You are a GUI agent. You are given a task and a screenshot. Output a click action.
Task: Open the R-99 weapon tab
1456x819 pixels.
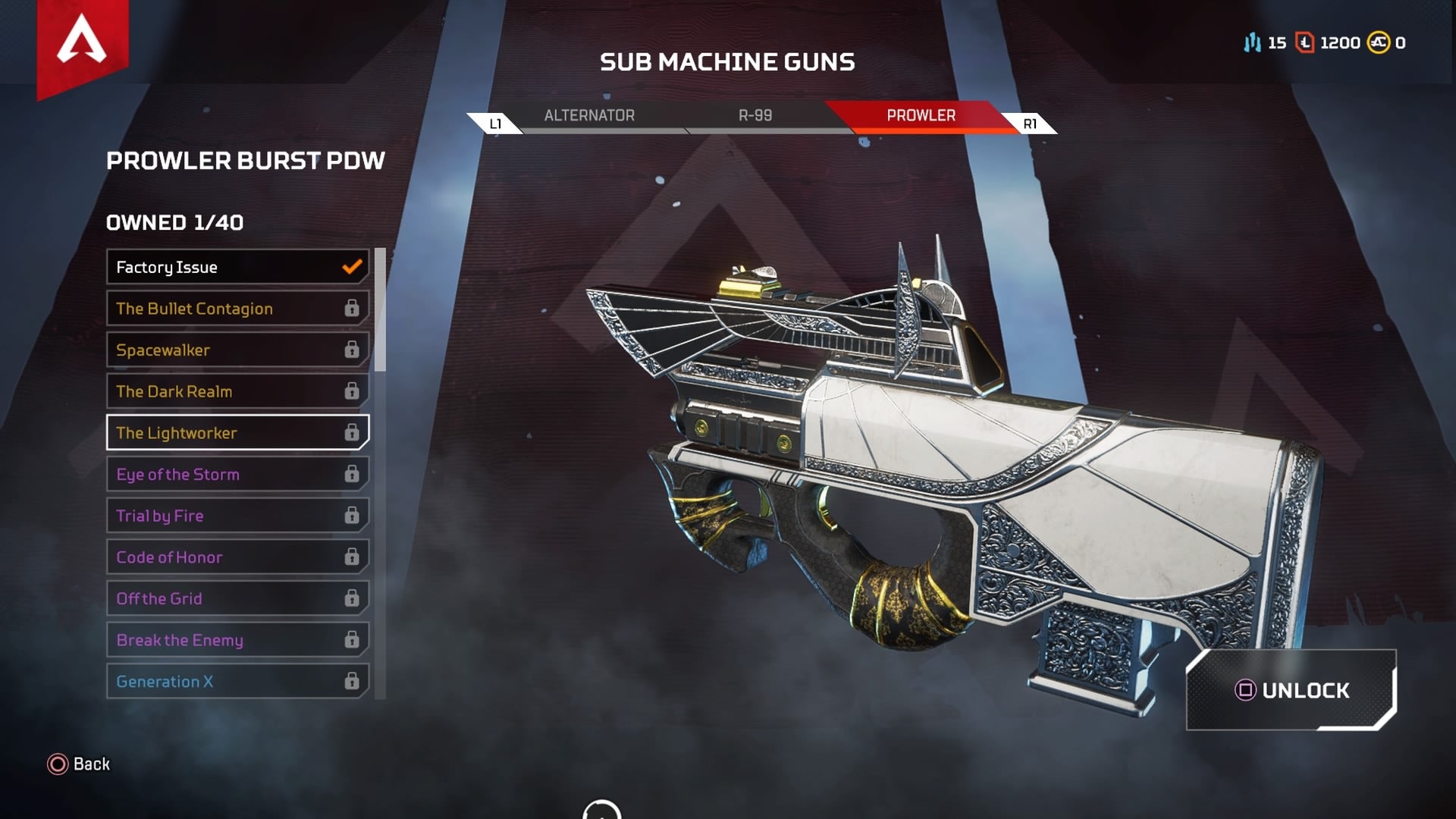coord(755,116)
